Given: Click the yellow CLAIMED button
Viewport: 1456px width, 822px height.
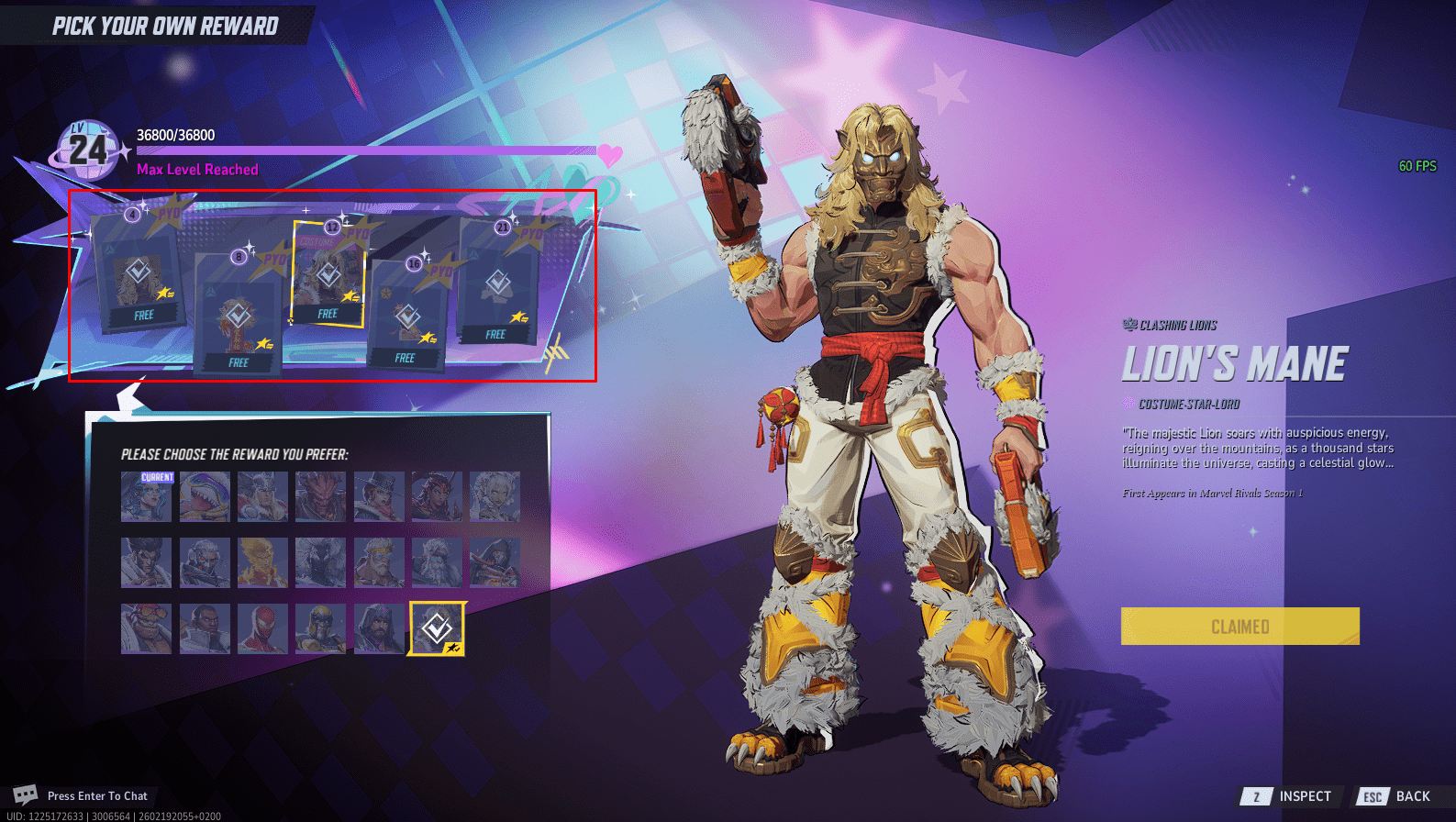Looking at the screenshot, I should [1239, 627].
